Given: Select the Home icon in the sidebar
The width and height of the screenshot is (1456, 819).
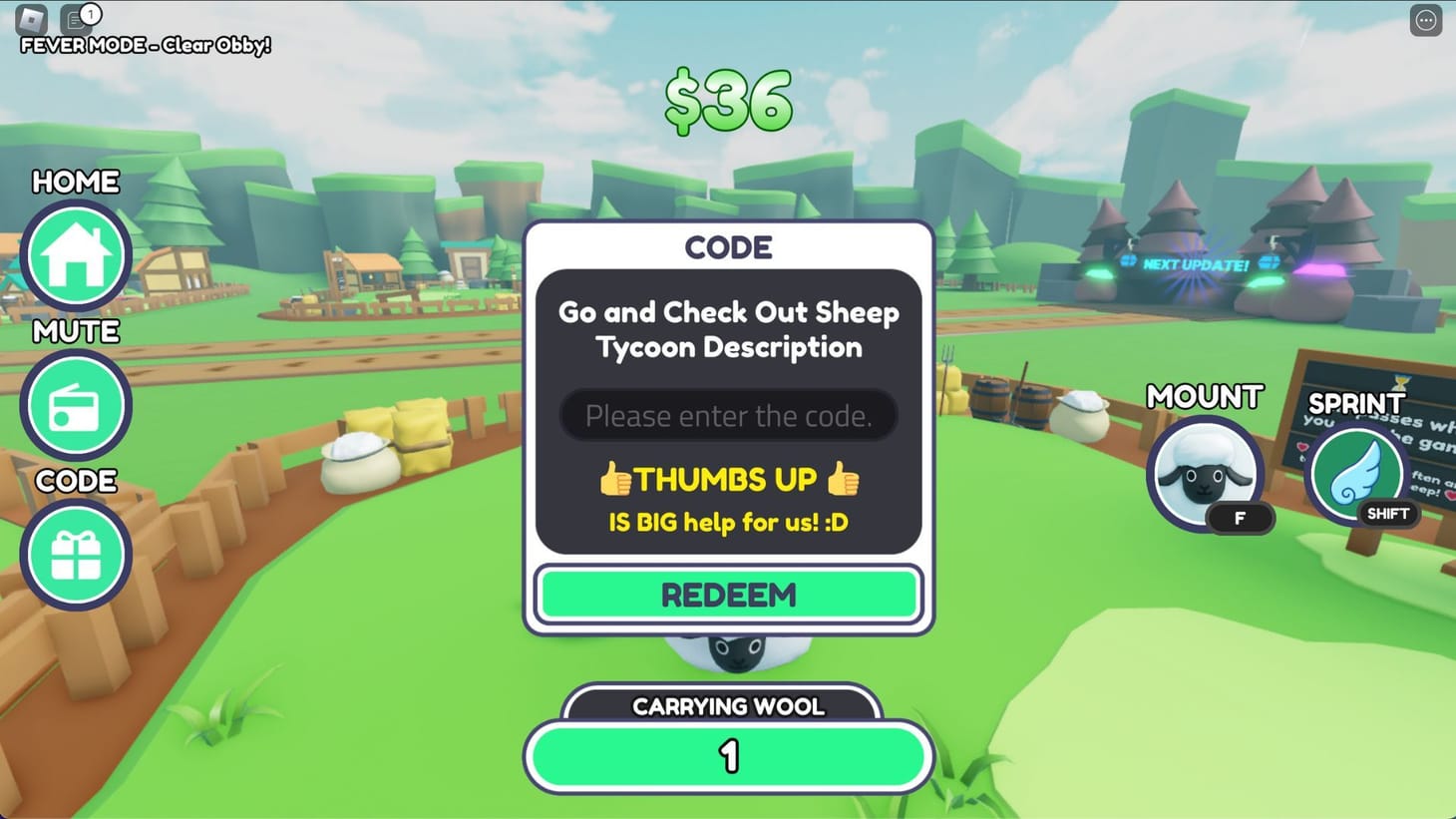Looking at the screenshot, I should (x=76, y=255).
